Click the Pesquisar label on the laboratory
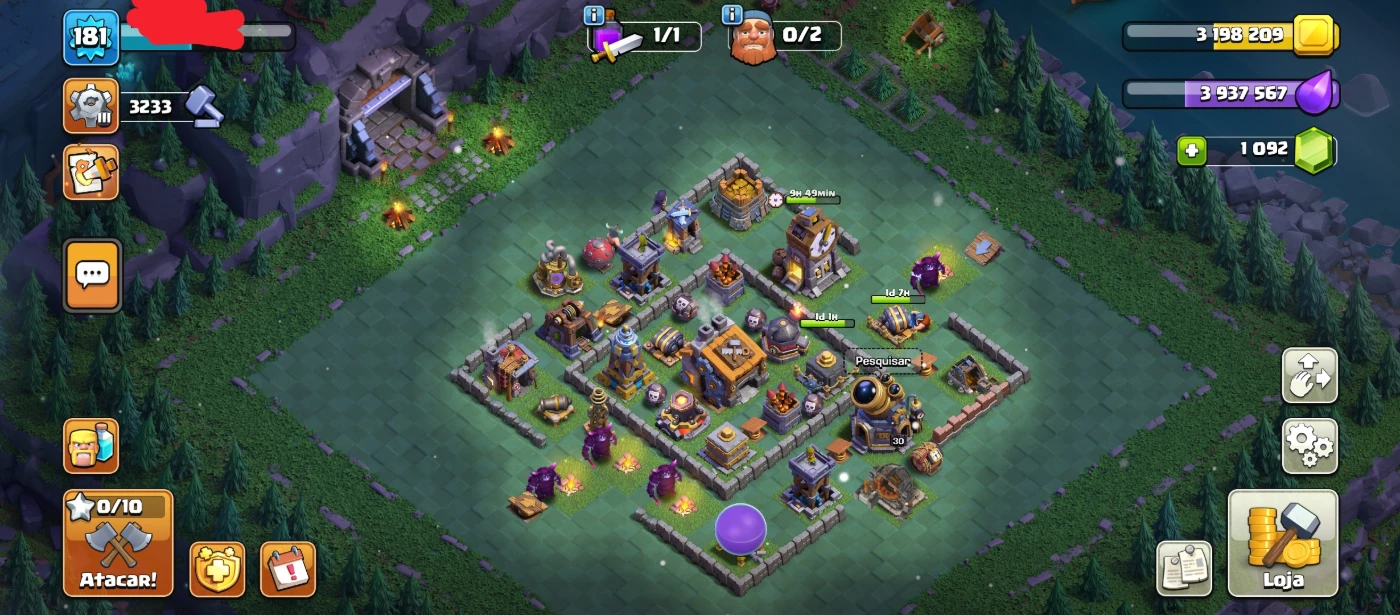This screenshot has width=1400, height=615. (x=883, y=361)
